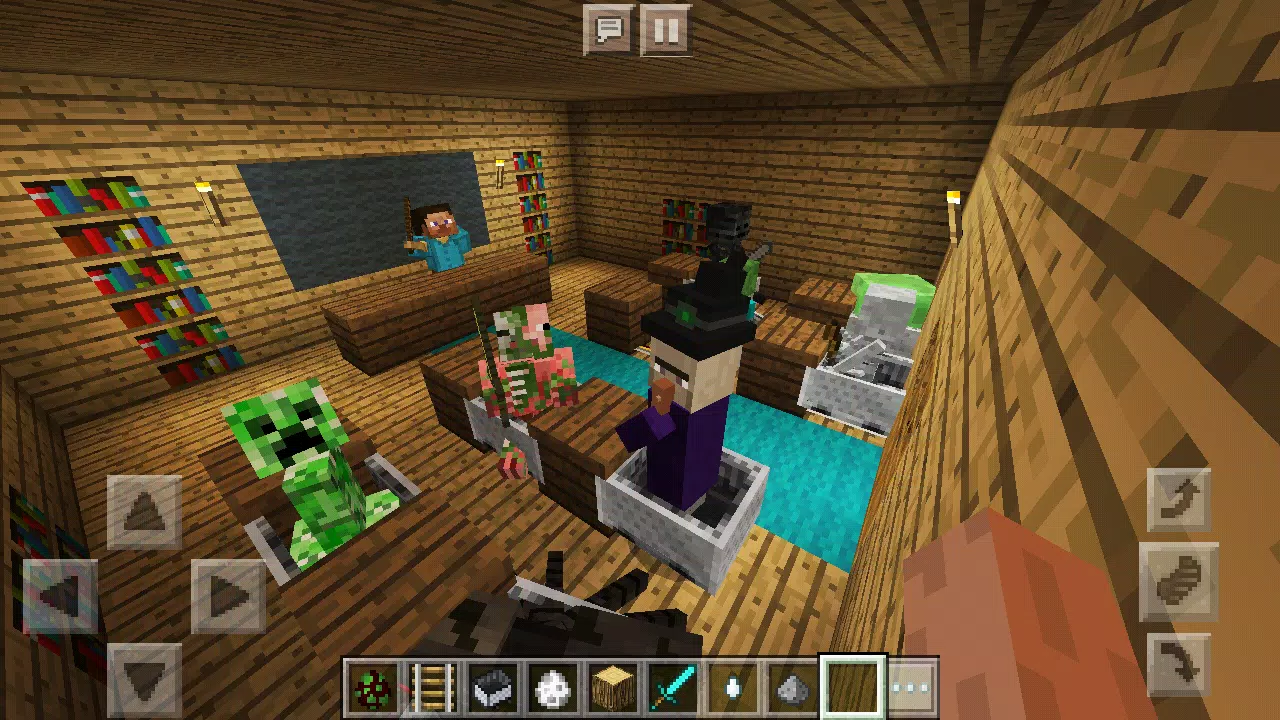The width and height of the screenshot is (1280, 720).
Task: Tap the selected wood planks slot
Action: point(851,685)
